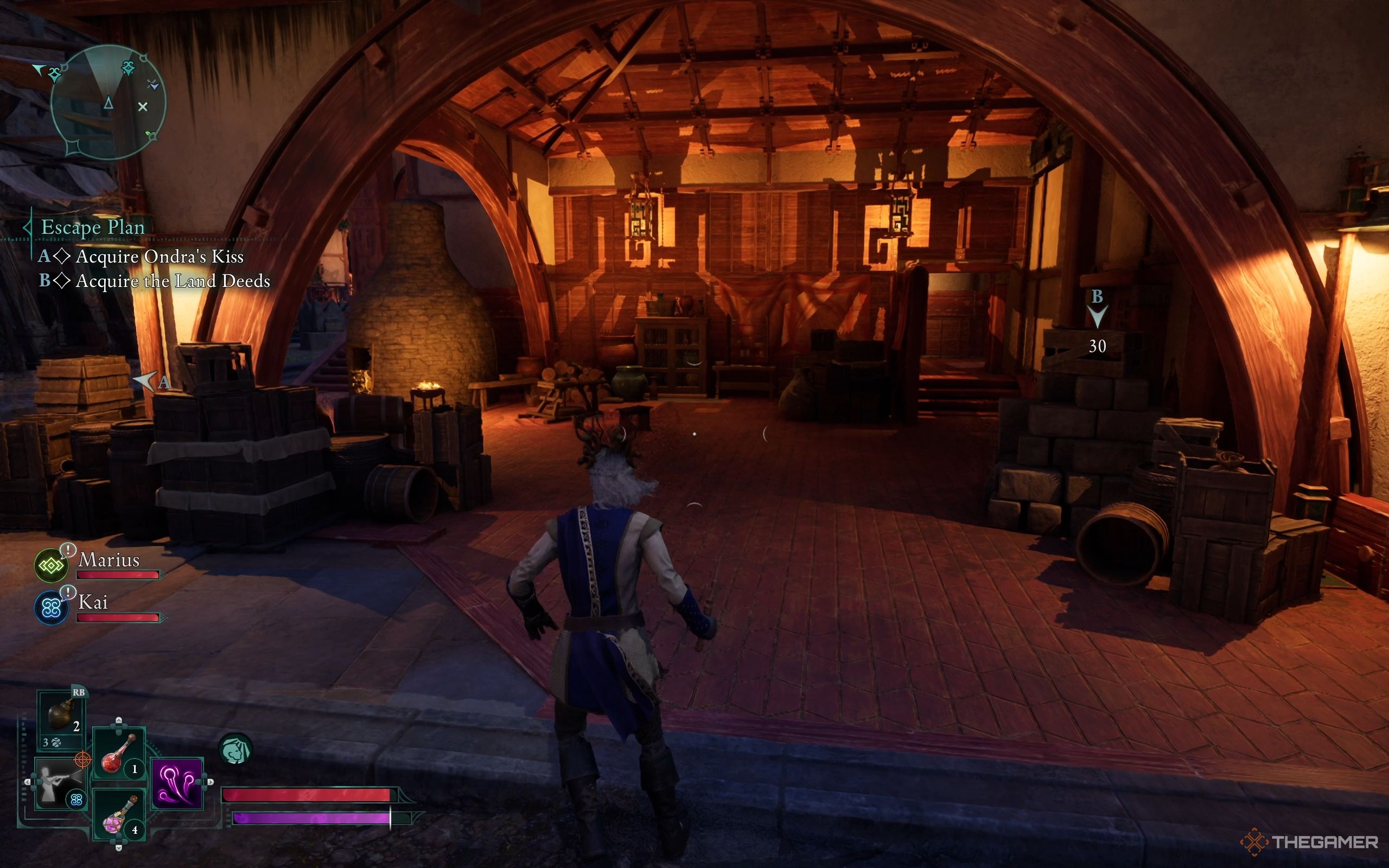Select the Acquire the Land Deeds objective
Screen dimensions: 1389x868
click(x=172, y=282)
